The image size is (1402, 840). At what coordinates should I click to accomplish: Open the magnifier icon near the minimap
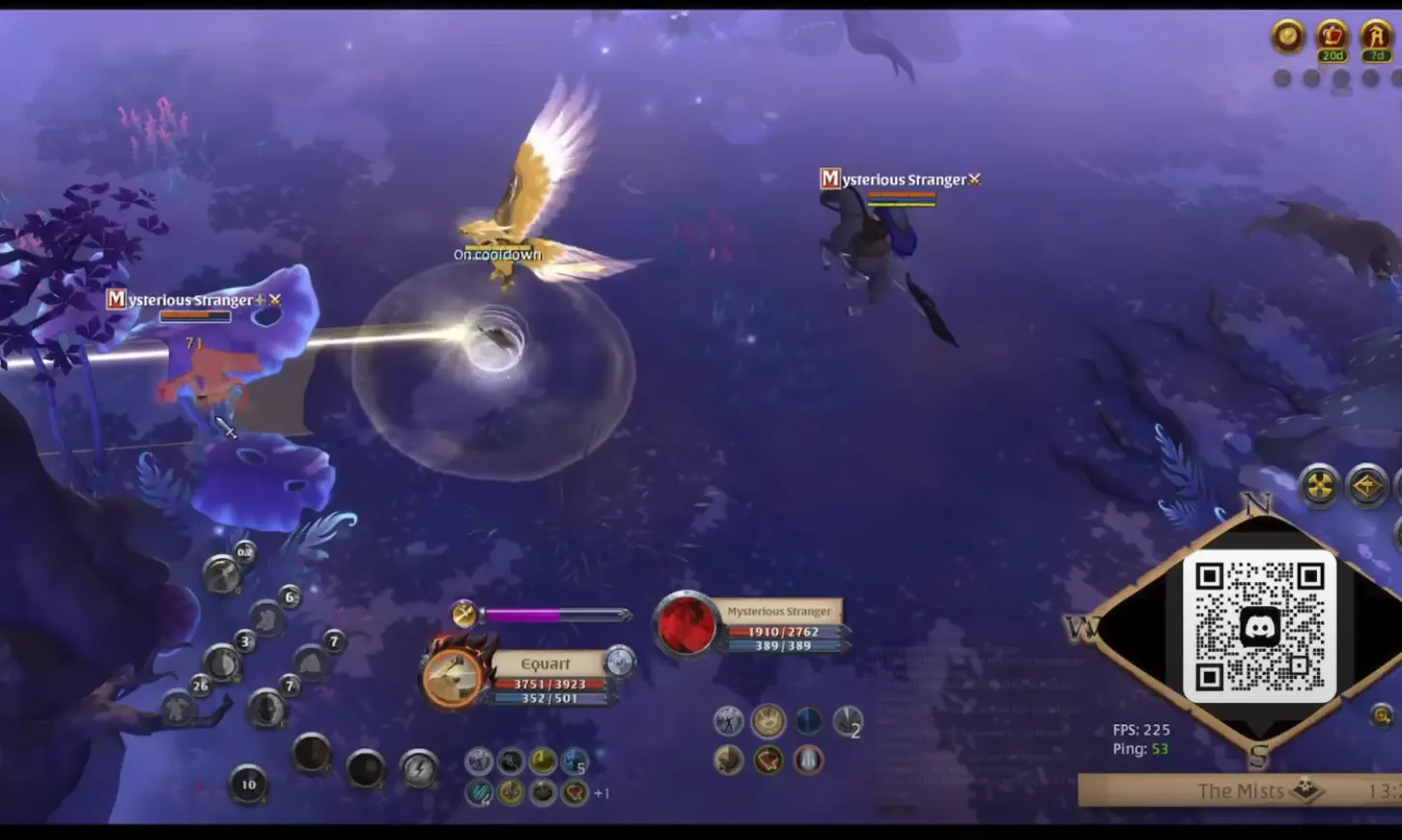pos(1383,714)
